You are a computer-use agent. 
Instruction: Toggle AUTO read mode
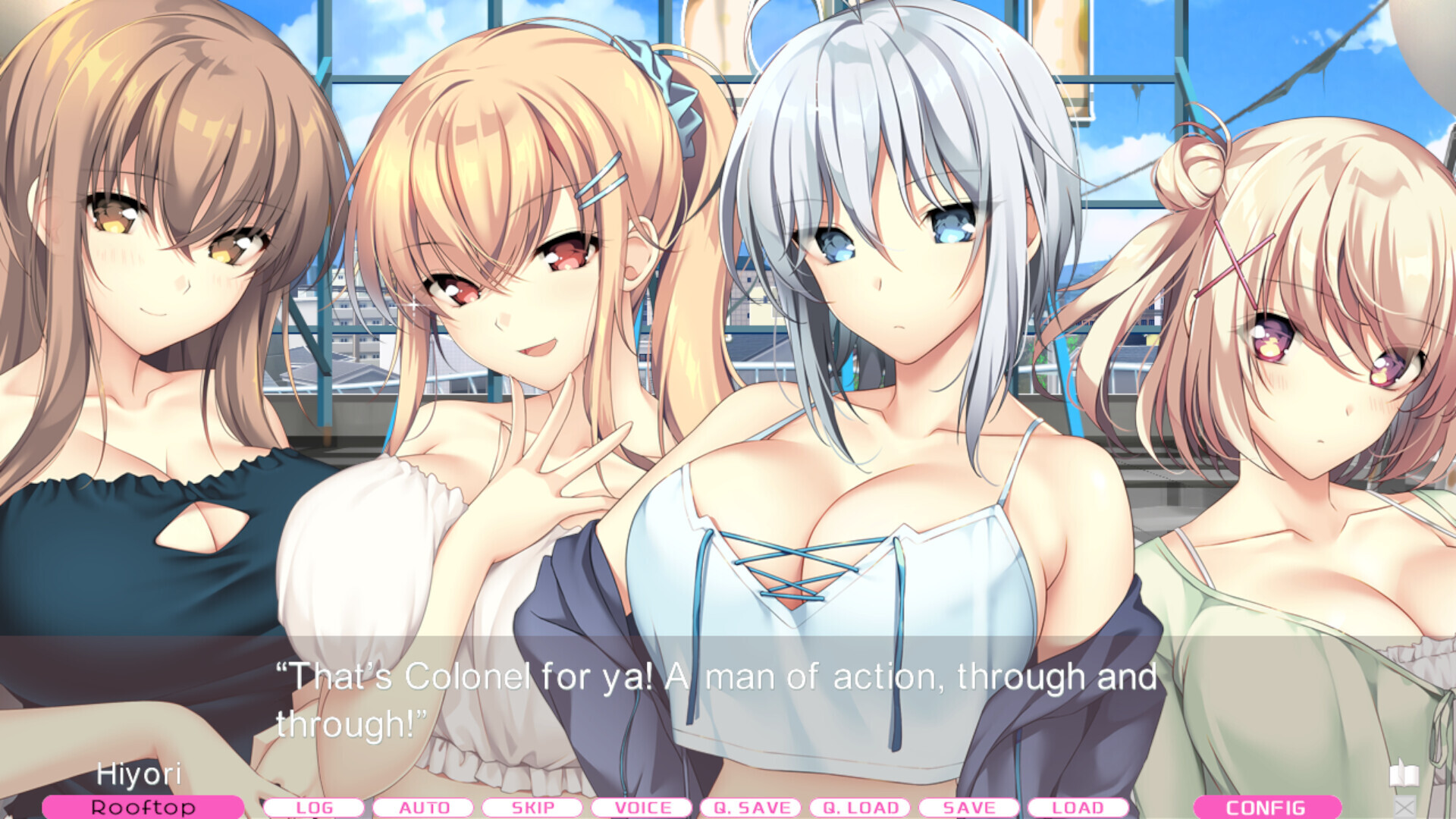point(422,808)
